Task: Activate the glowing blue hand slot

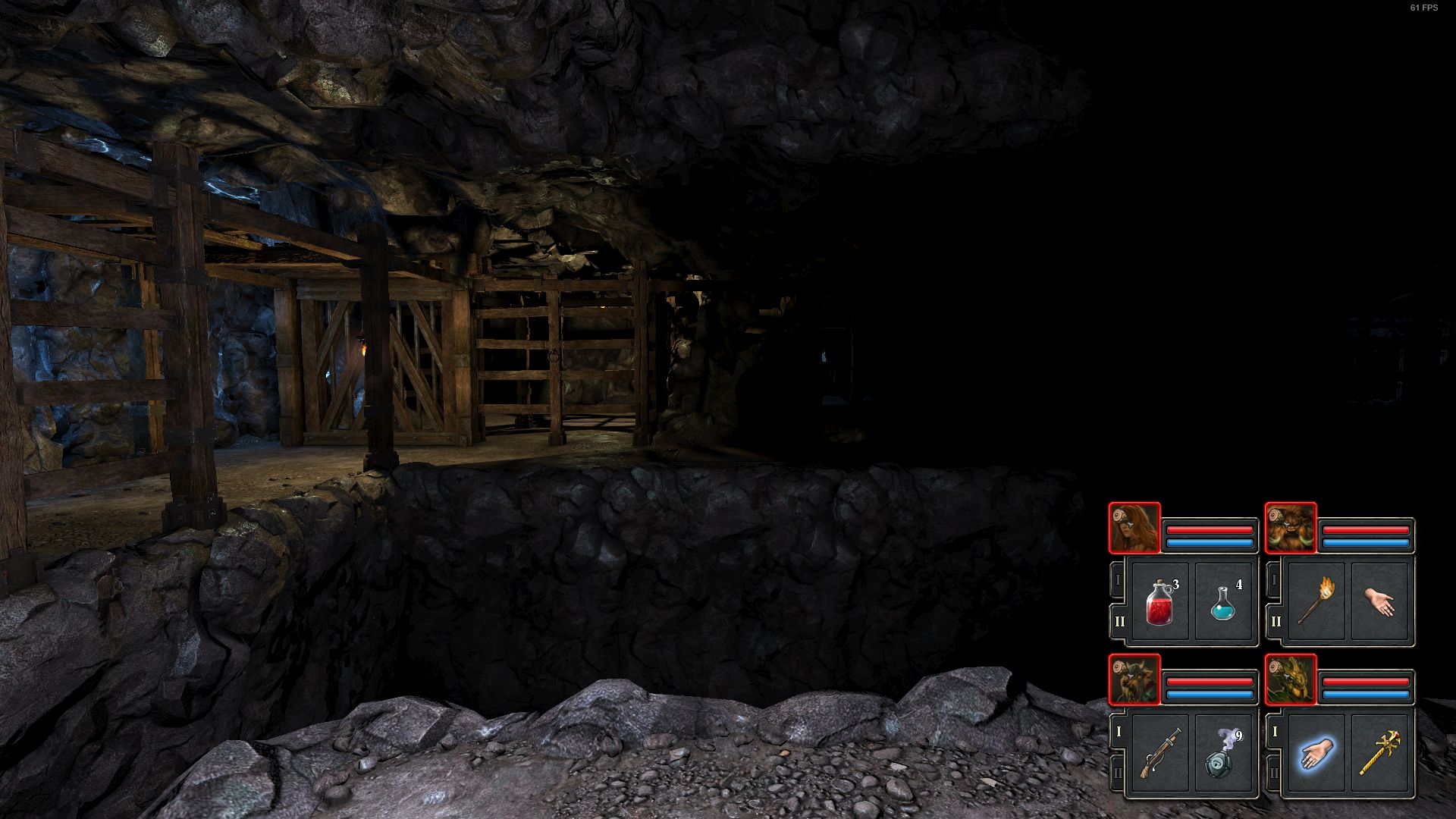Action: [1314, 753]
